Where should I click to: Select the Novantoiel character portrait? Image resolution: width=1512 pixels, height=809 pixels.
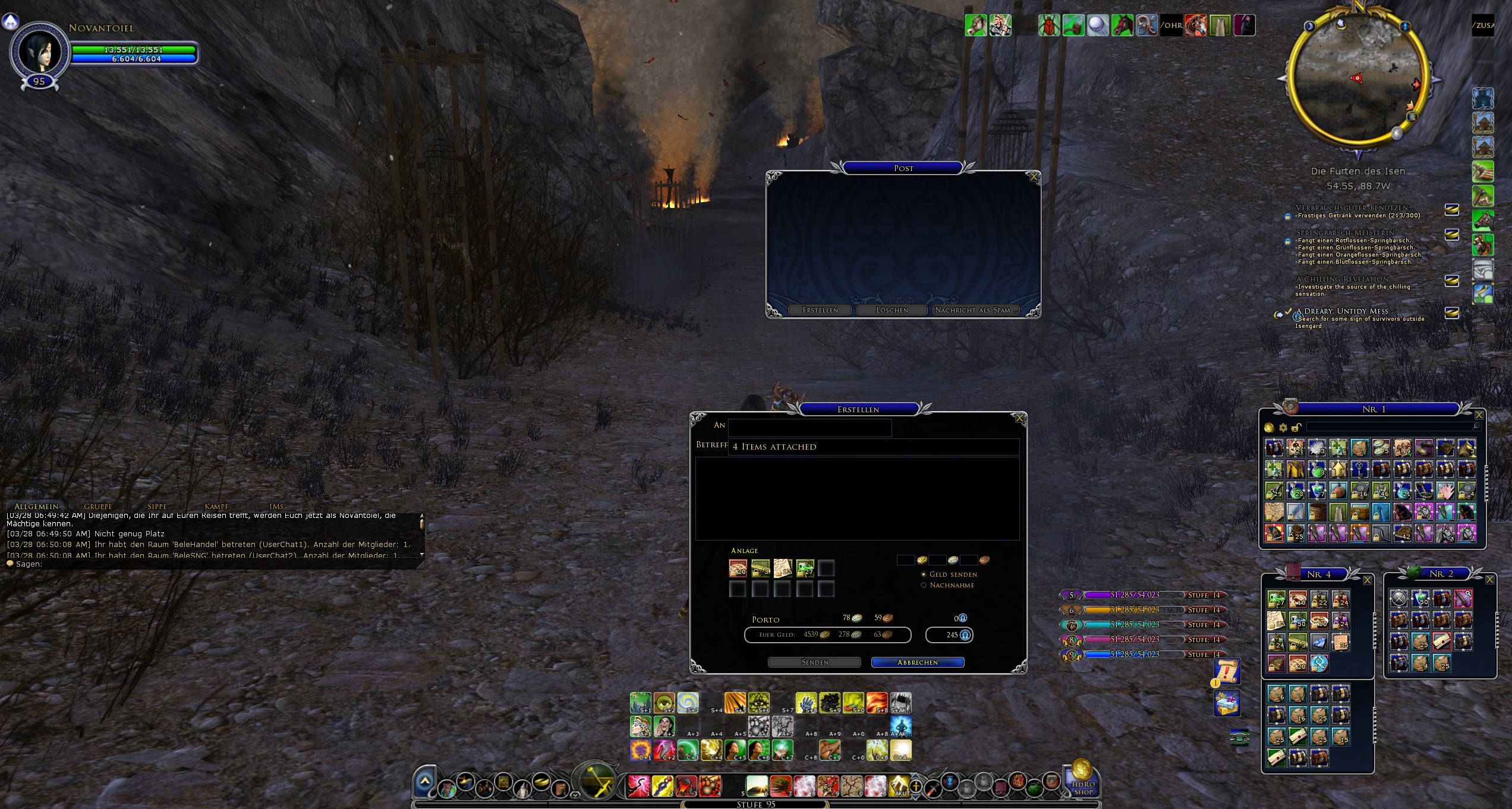pos(39,52)
